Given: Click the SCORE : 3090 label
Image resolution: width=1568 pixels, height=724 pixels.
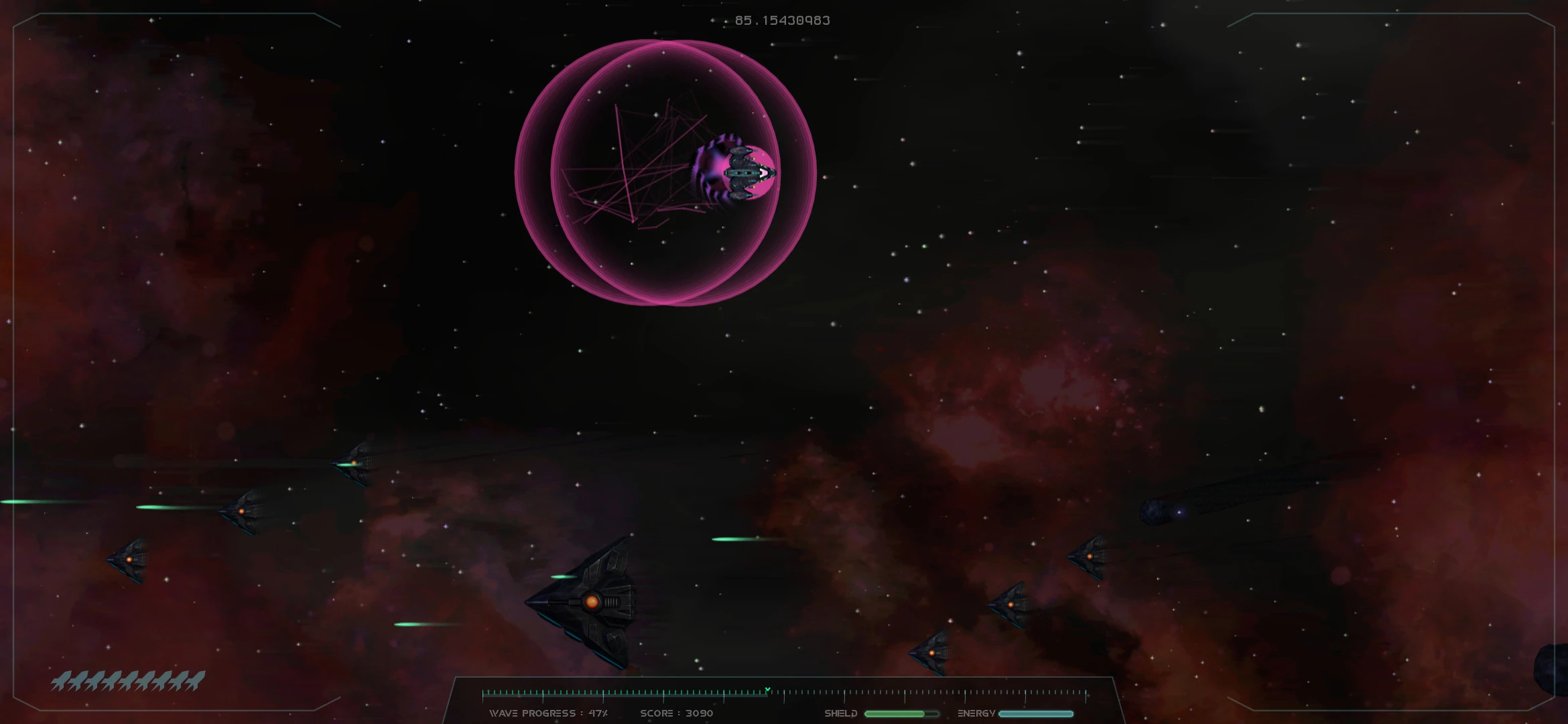Looking at the screenshot, I should 679,713.
